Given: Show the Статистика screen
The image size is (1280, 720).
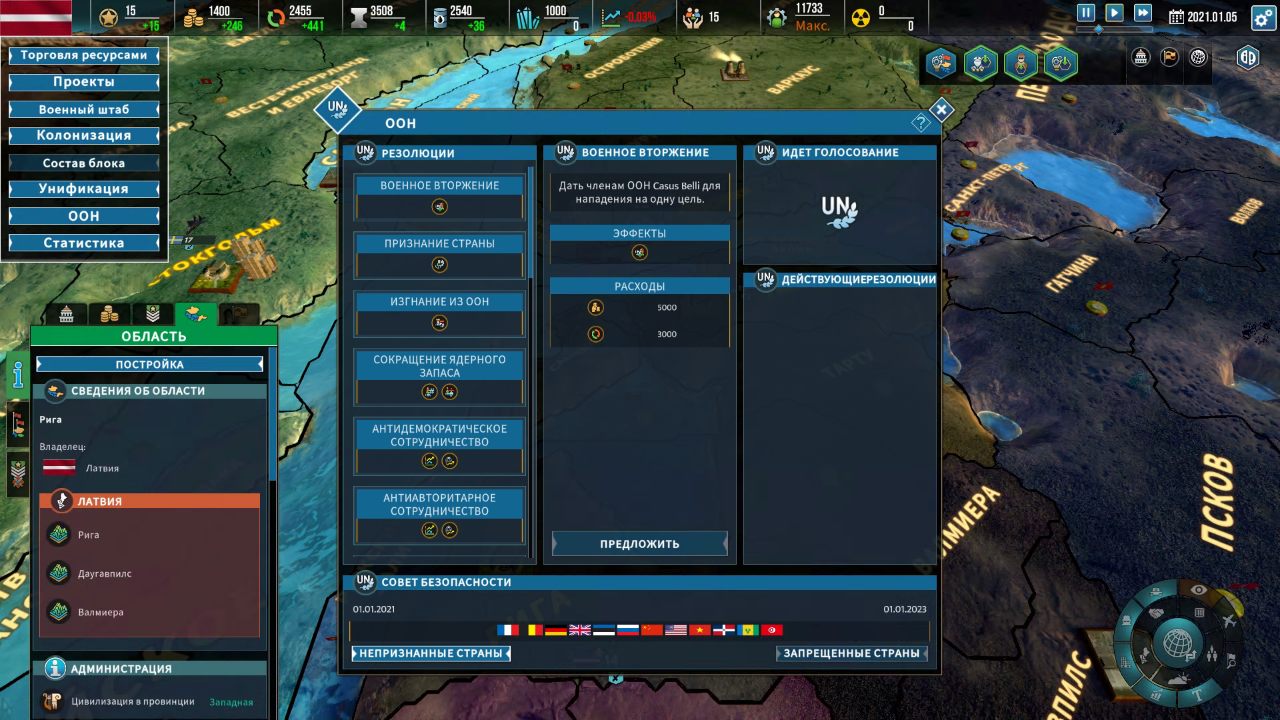Looking at the screenshot, I should point(84,243).
